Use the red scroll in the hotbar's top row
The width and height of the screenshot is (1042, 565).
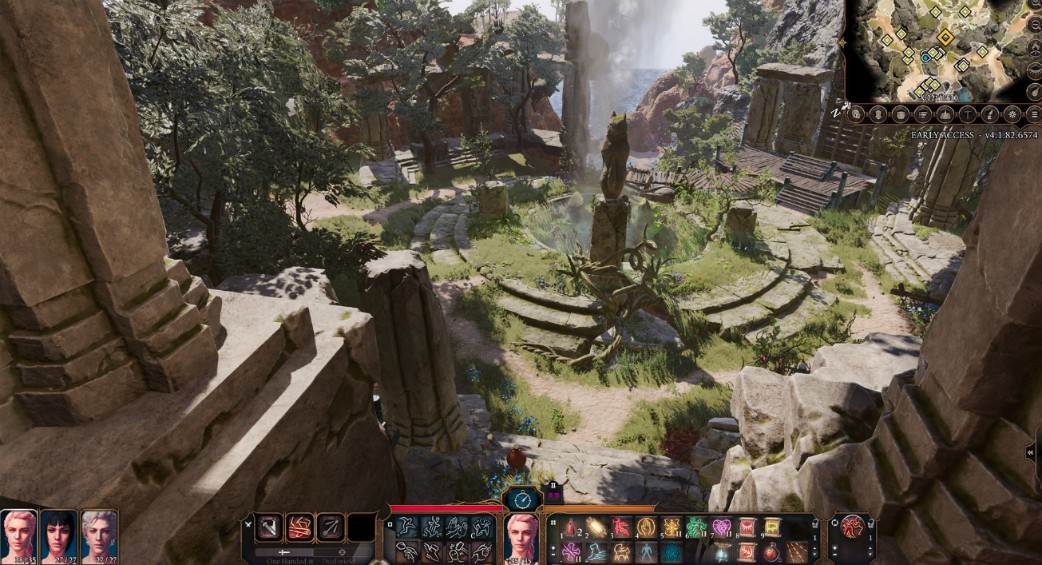746,528
